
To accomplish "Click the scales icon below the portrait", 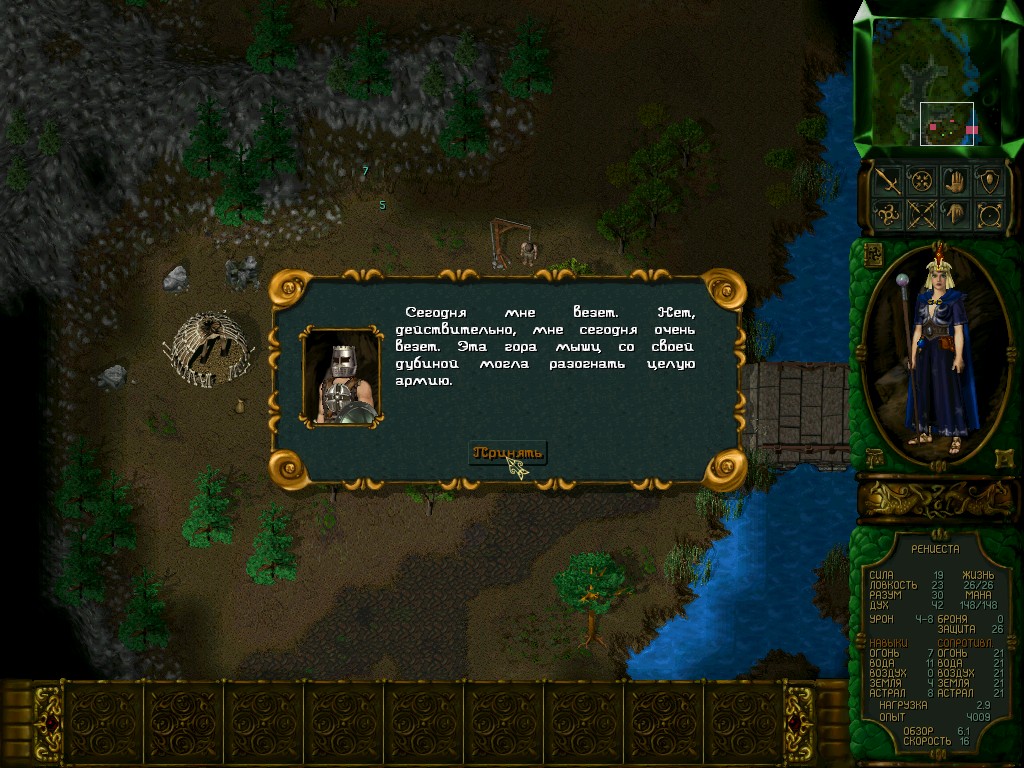I will tap(872, 458).
